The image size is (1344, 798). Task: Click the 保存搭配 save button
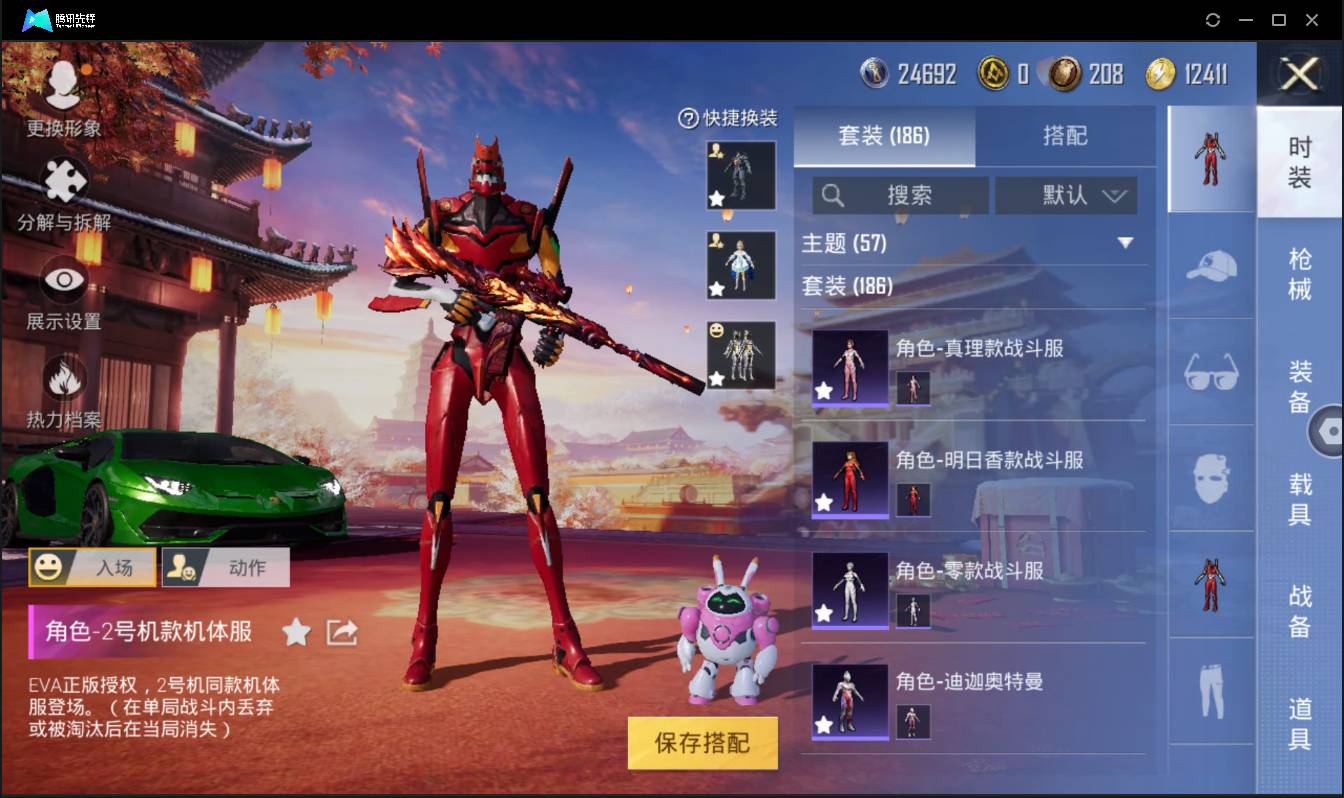702,743
